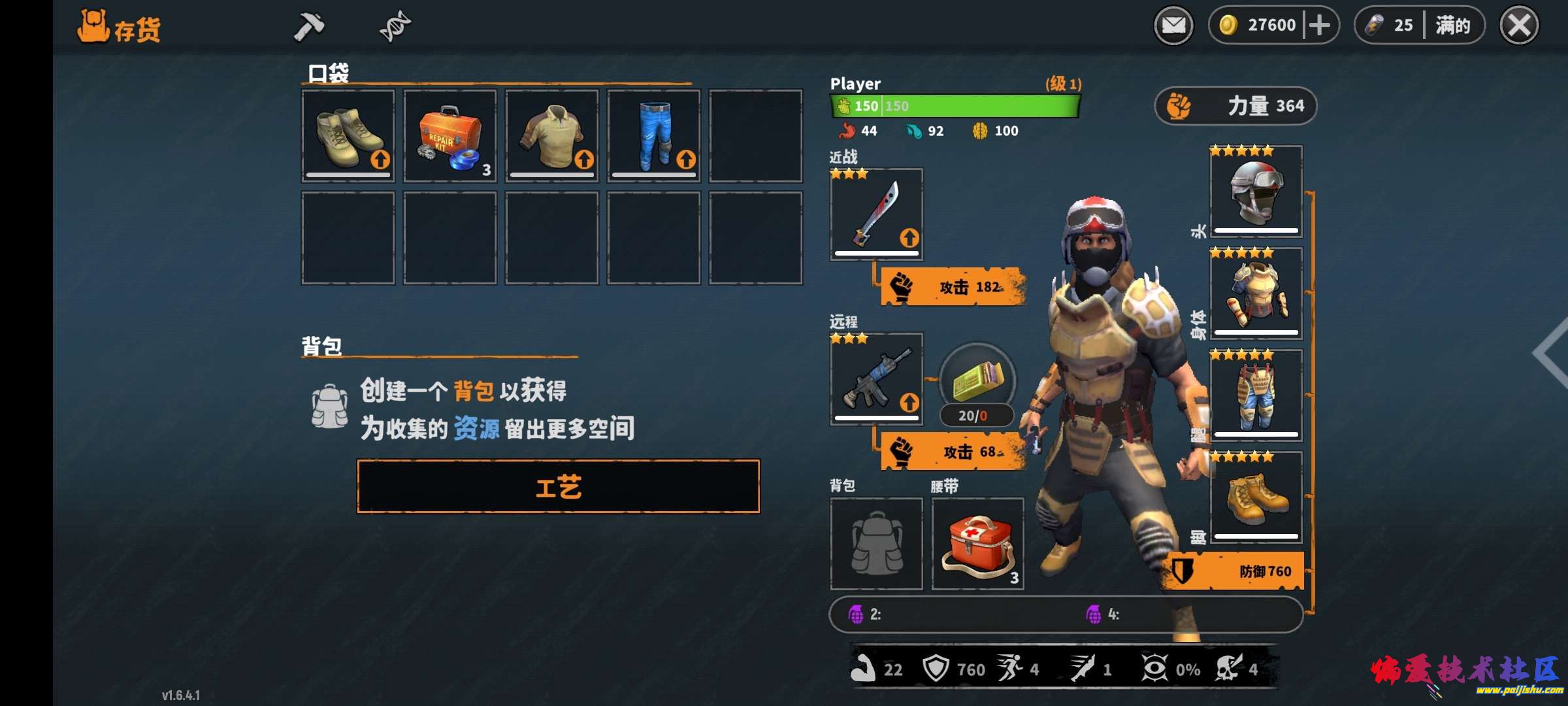Open the mail inbox

1173,26
